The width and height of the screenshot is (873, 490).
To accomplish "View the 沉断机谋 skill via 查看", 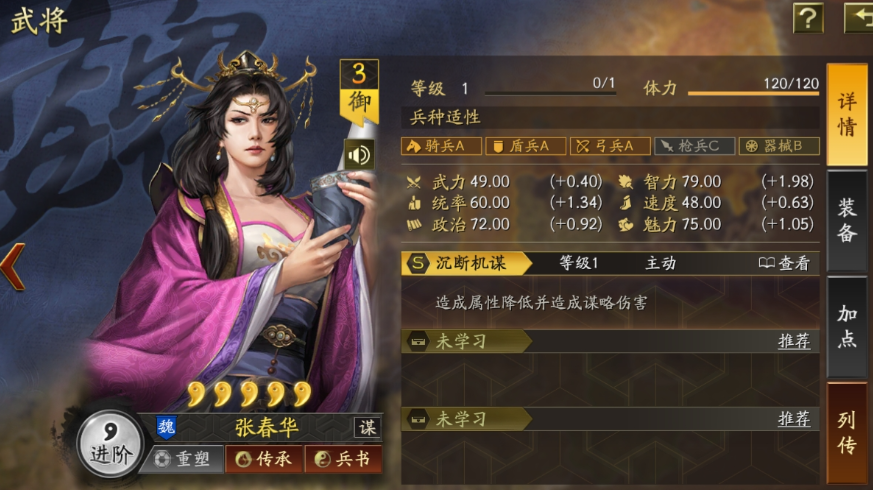I will (783, 263).
